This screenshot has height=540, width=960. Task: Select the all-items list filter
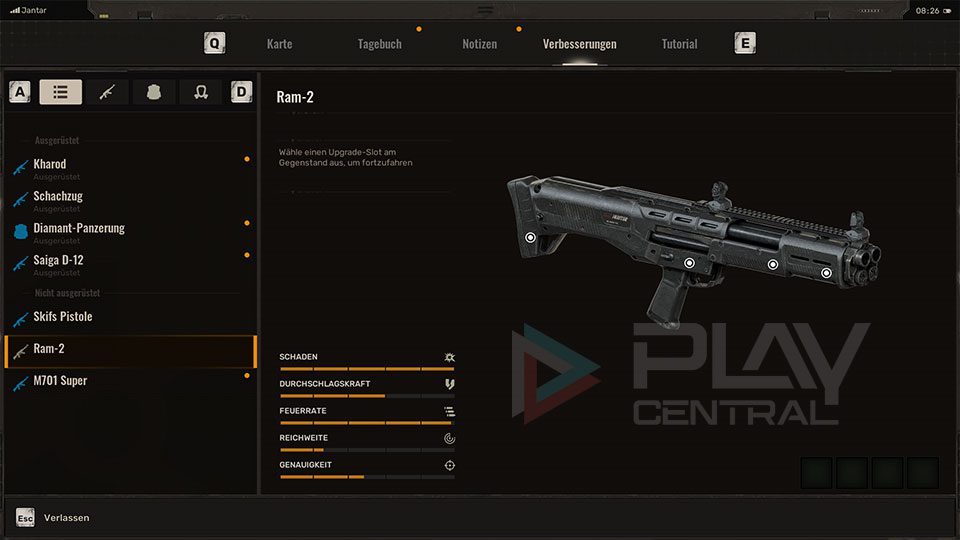pos(61,92)
